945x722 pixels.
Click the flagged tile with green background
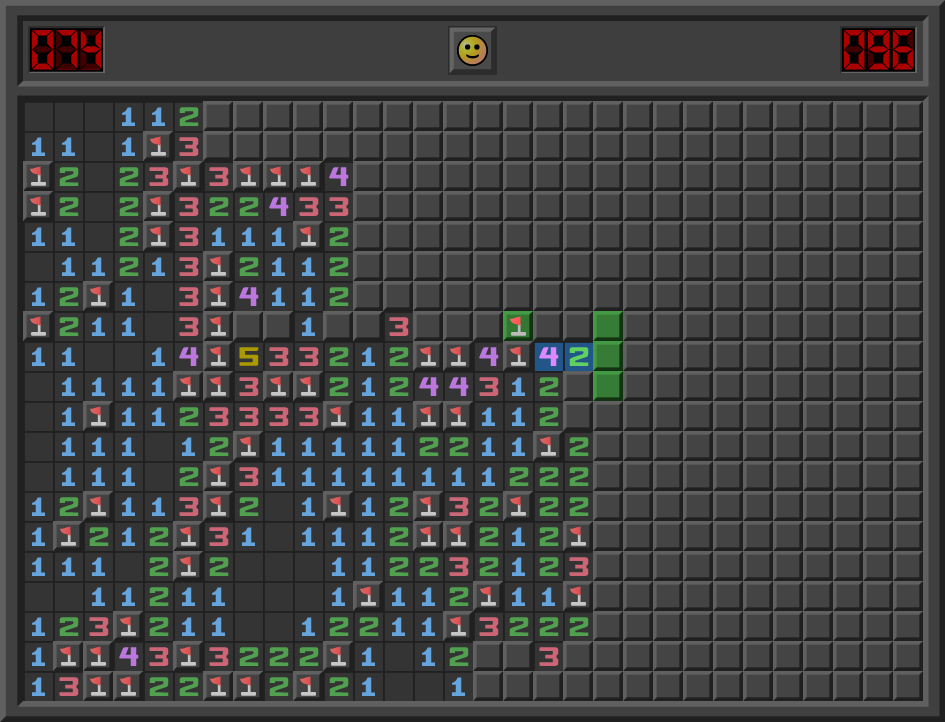(518, 326)
